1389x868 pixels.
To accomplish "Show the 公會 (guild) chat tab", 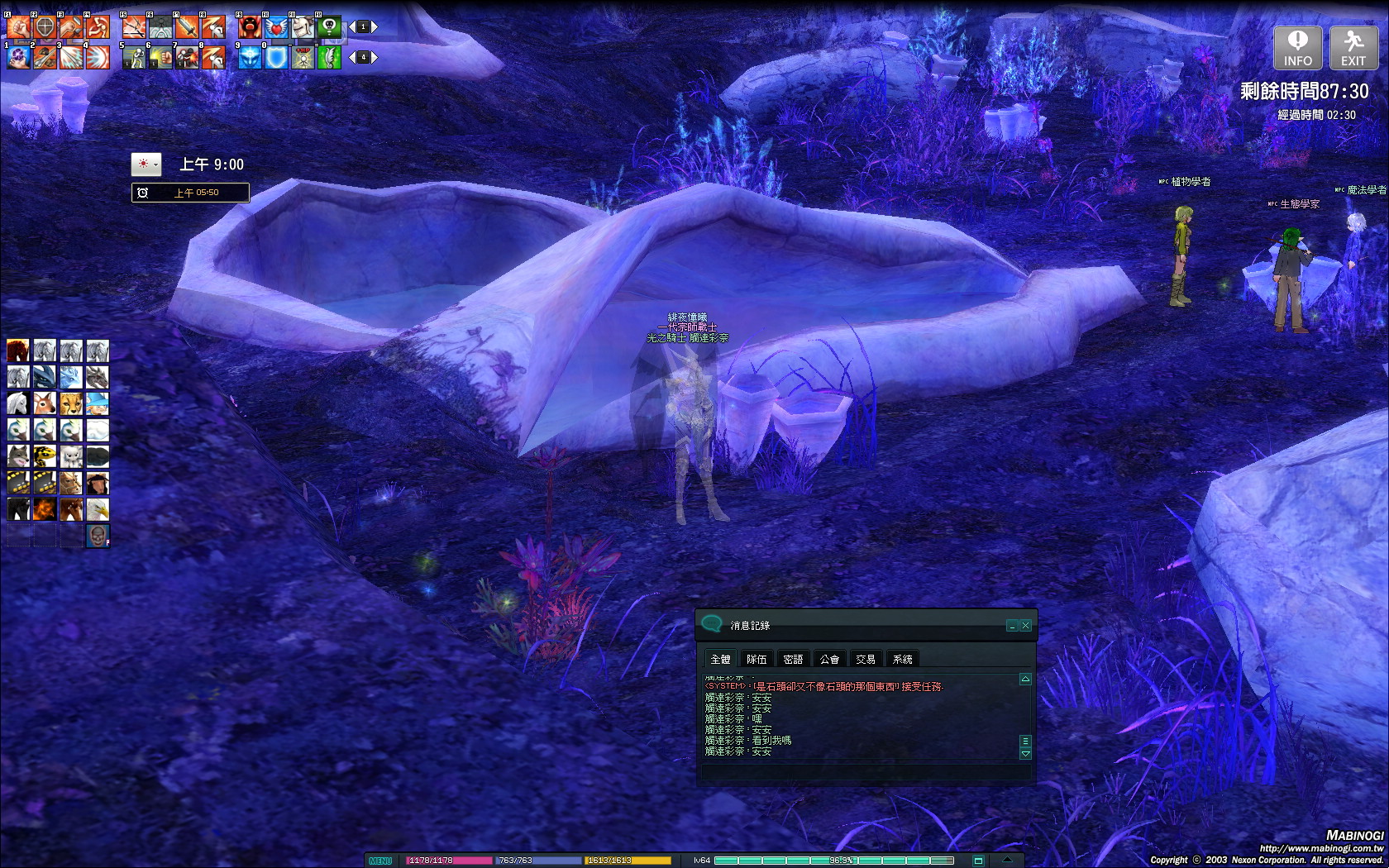I will [x=829, y=659].
